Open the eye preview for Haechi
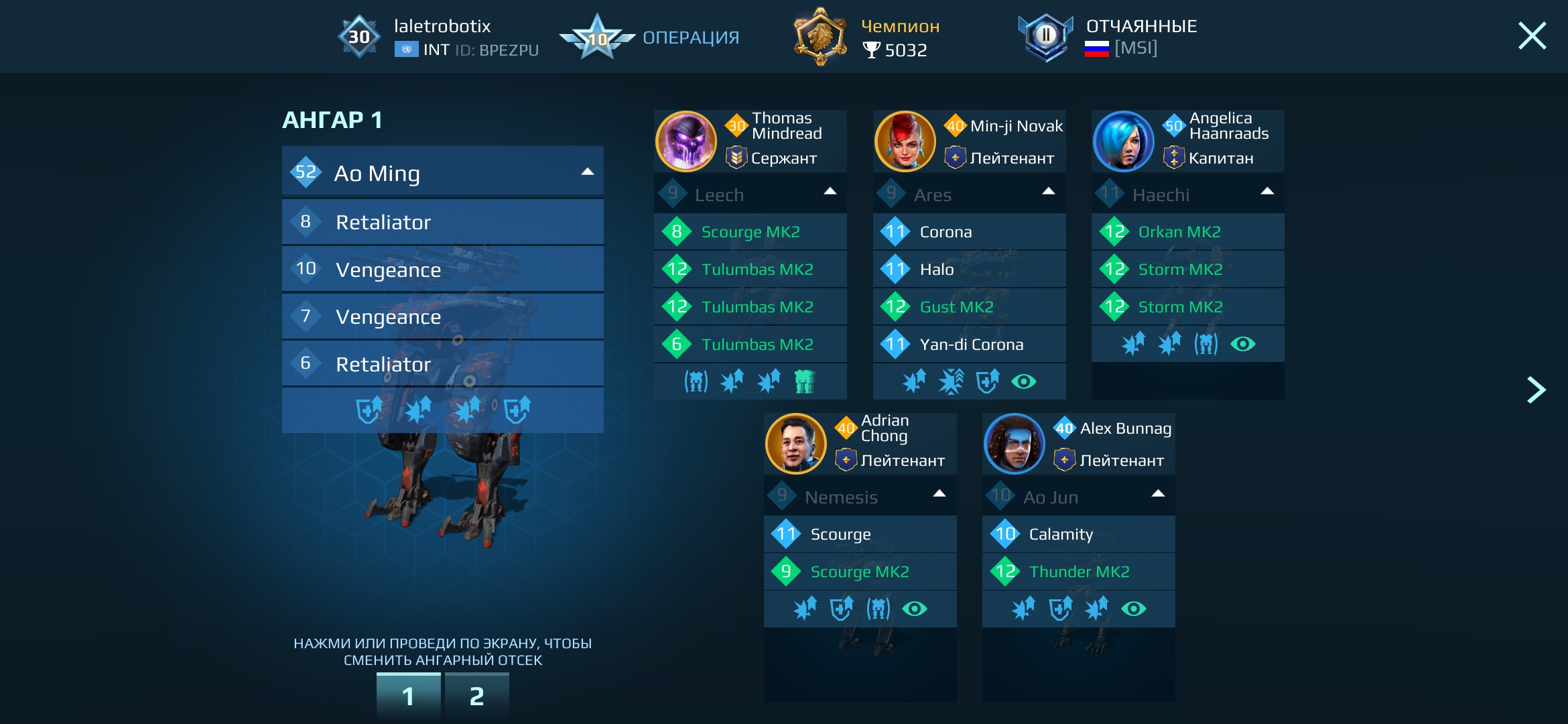 pyautogui.click(x=1242, y=344)
